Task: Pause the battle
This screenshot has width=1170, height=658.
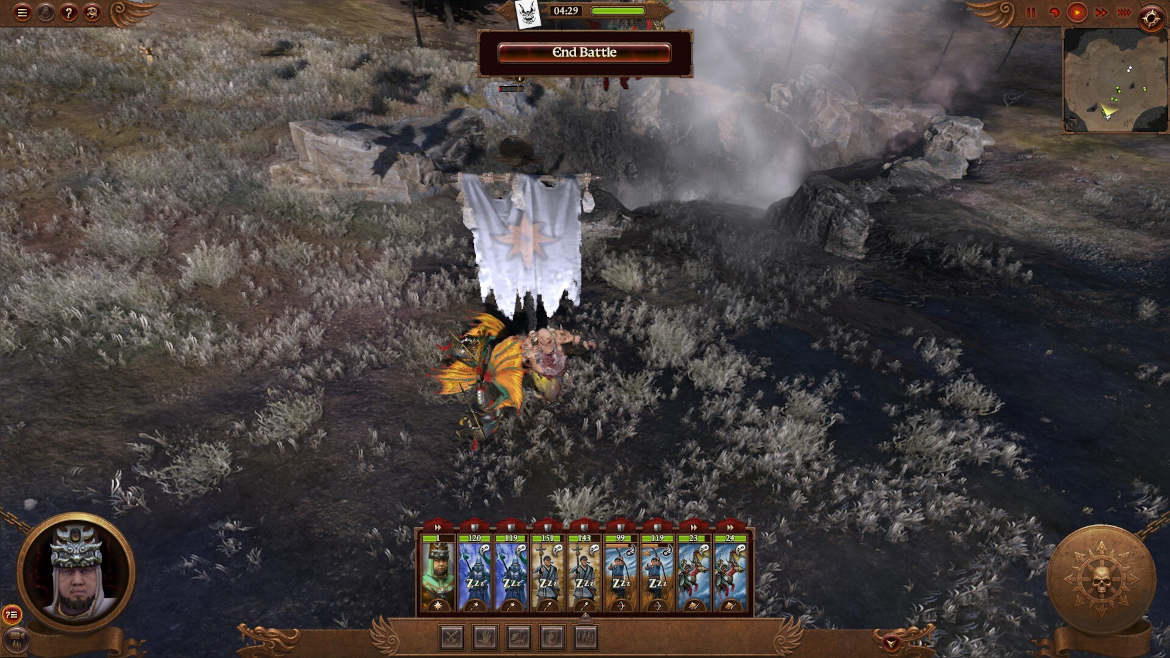Action: 1031,13
